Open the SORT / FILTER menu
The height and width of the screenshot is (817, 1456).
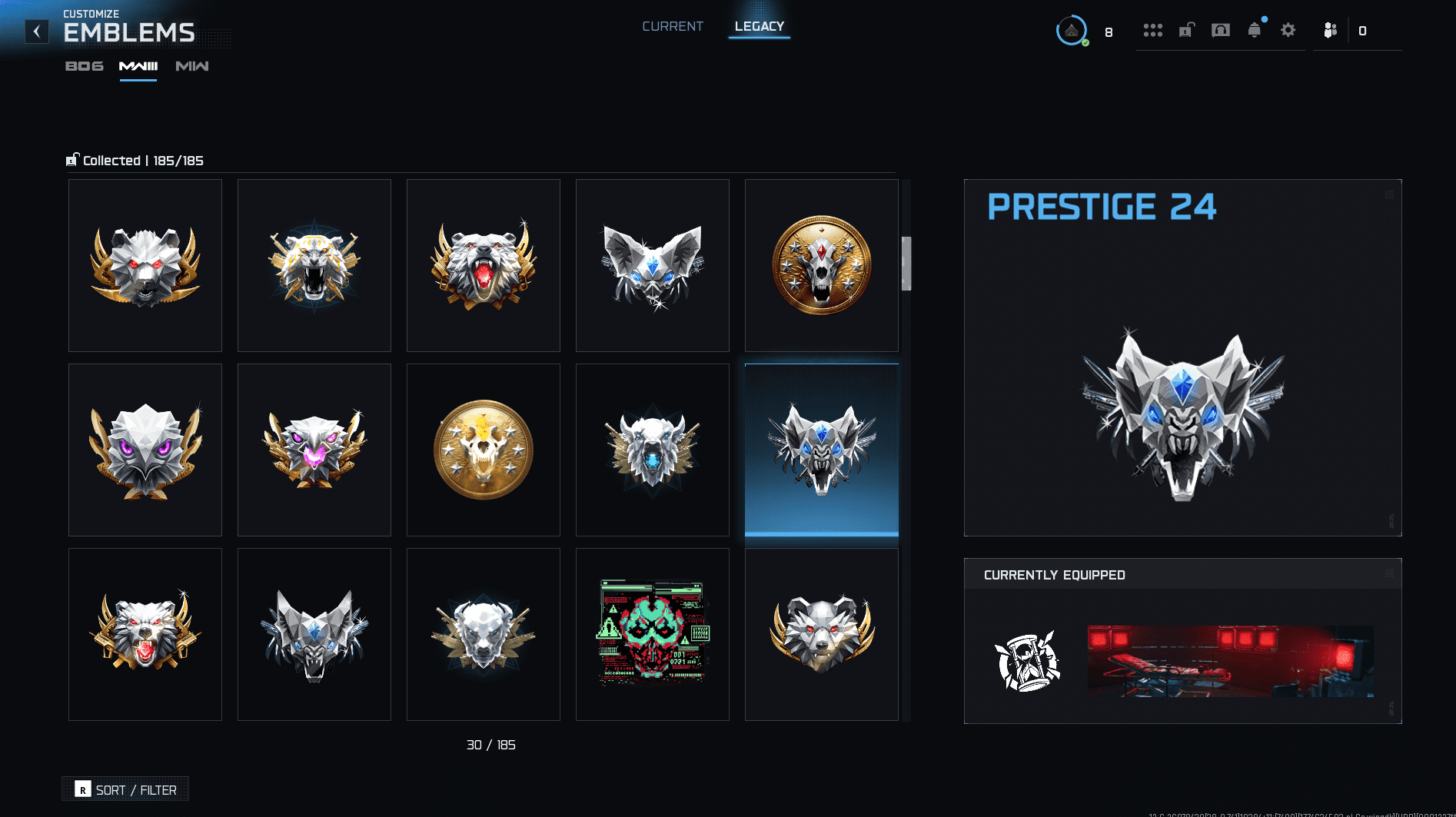[125, 789]
